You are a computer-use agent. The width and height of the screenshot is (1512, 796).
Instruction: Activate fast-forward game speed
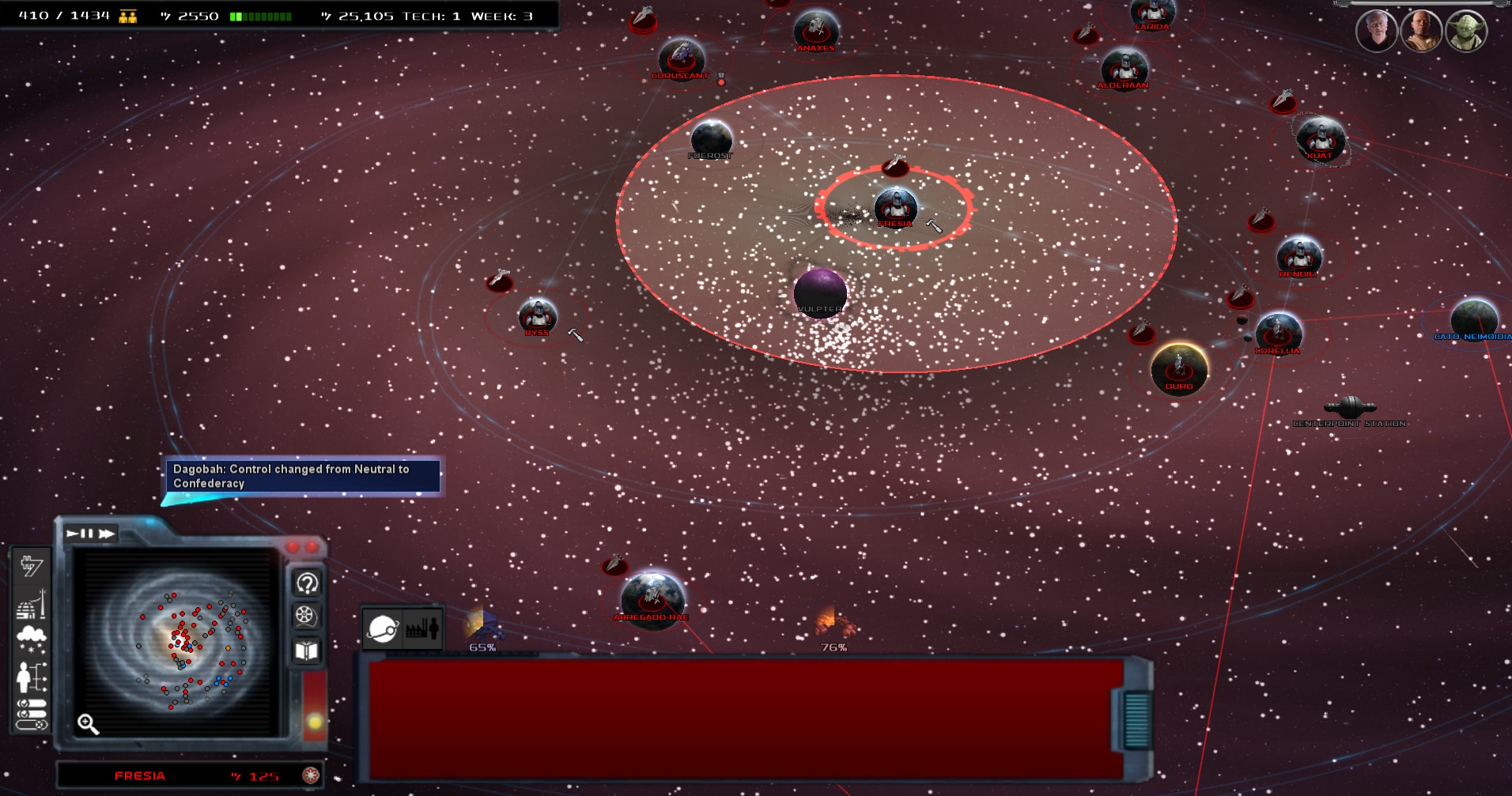(107, 534)
